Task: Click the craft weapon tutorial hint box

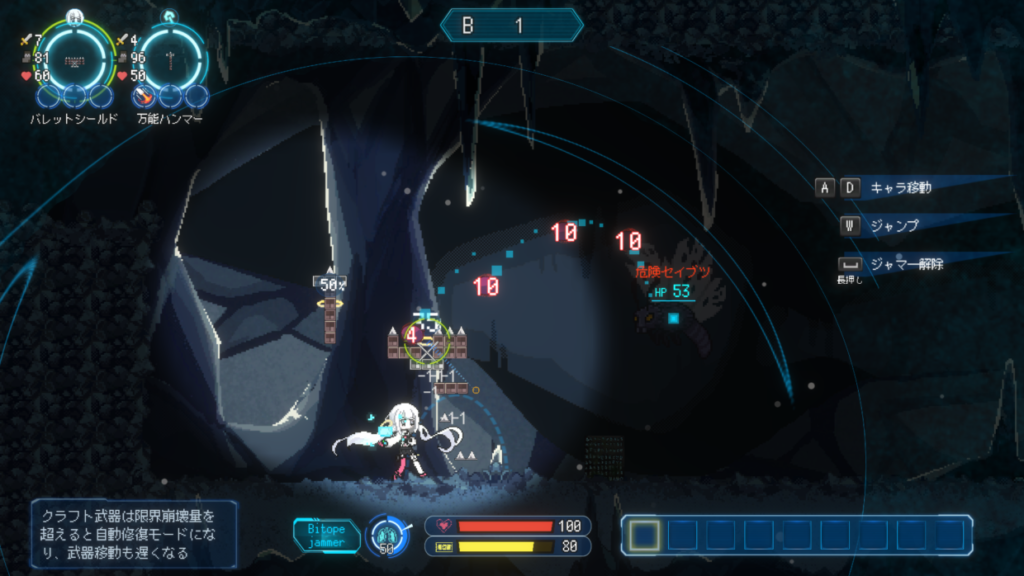Action: [134, 535]
